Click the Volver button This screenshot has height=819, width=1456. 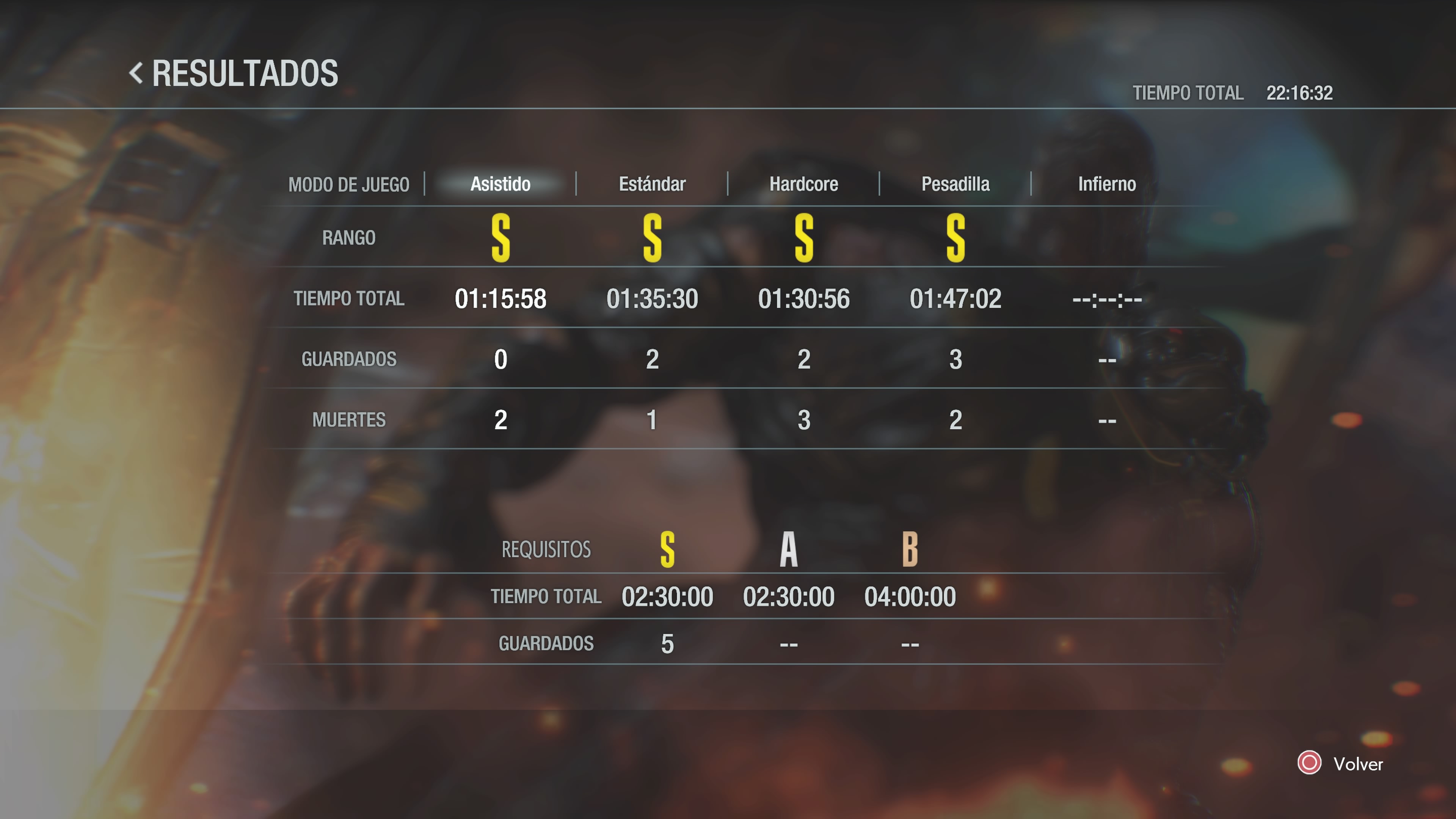click(1341, 764)
